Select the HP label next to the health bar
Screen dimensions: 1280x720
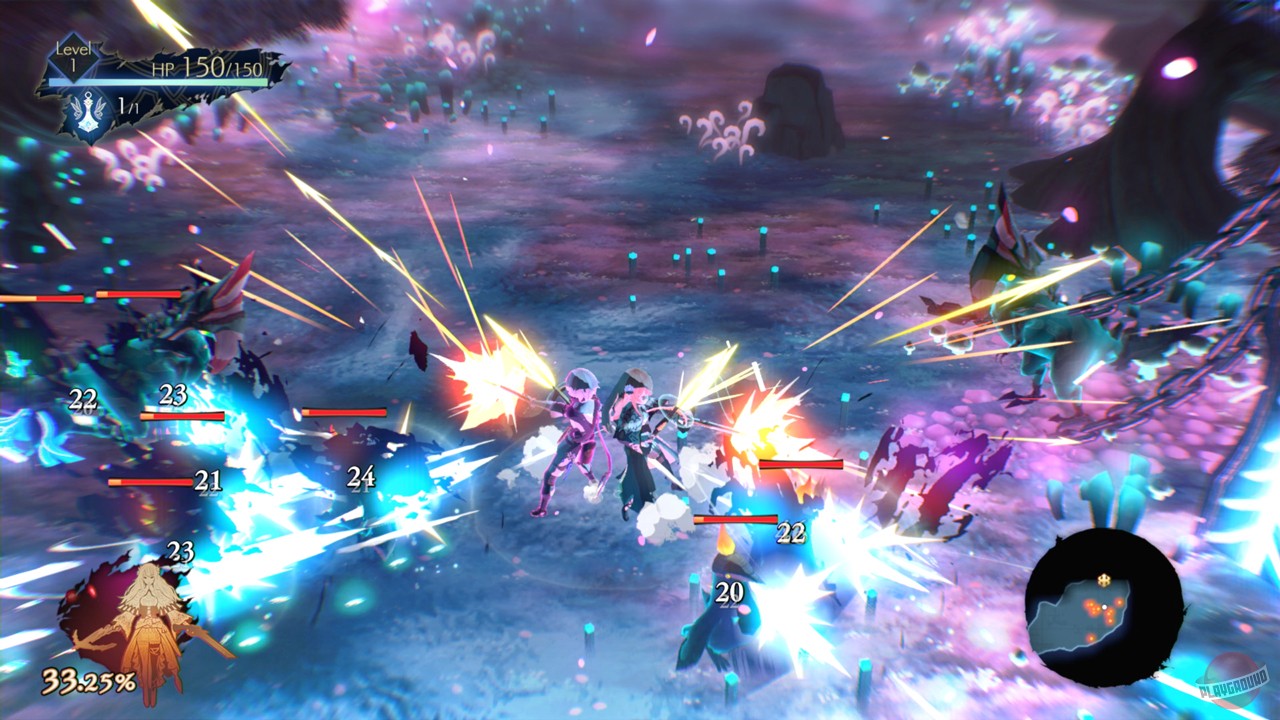click(163, 68)
